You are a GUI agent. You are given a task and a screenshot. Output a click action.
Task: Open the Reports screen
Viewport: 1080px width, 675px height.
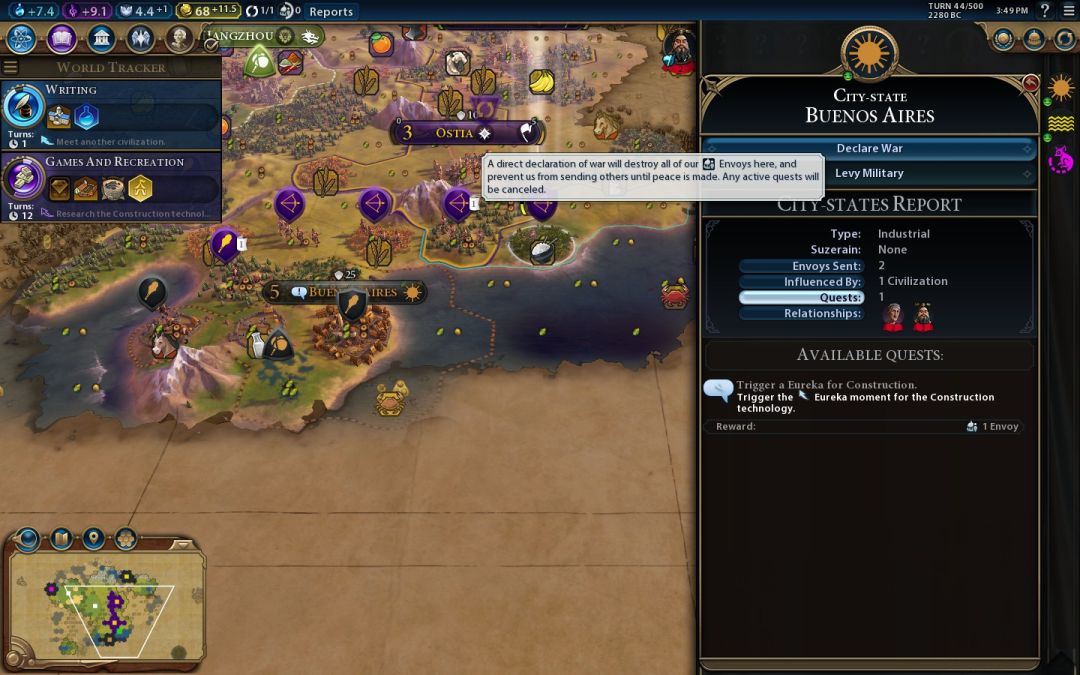click(x=330, y=12)
